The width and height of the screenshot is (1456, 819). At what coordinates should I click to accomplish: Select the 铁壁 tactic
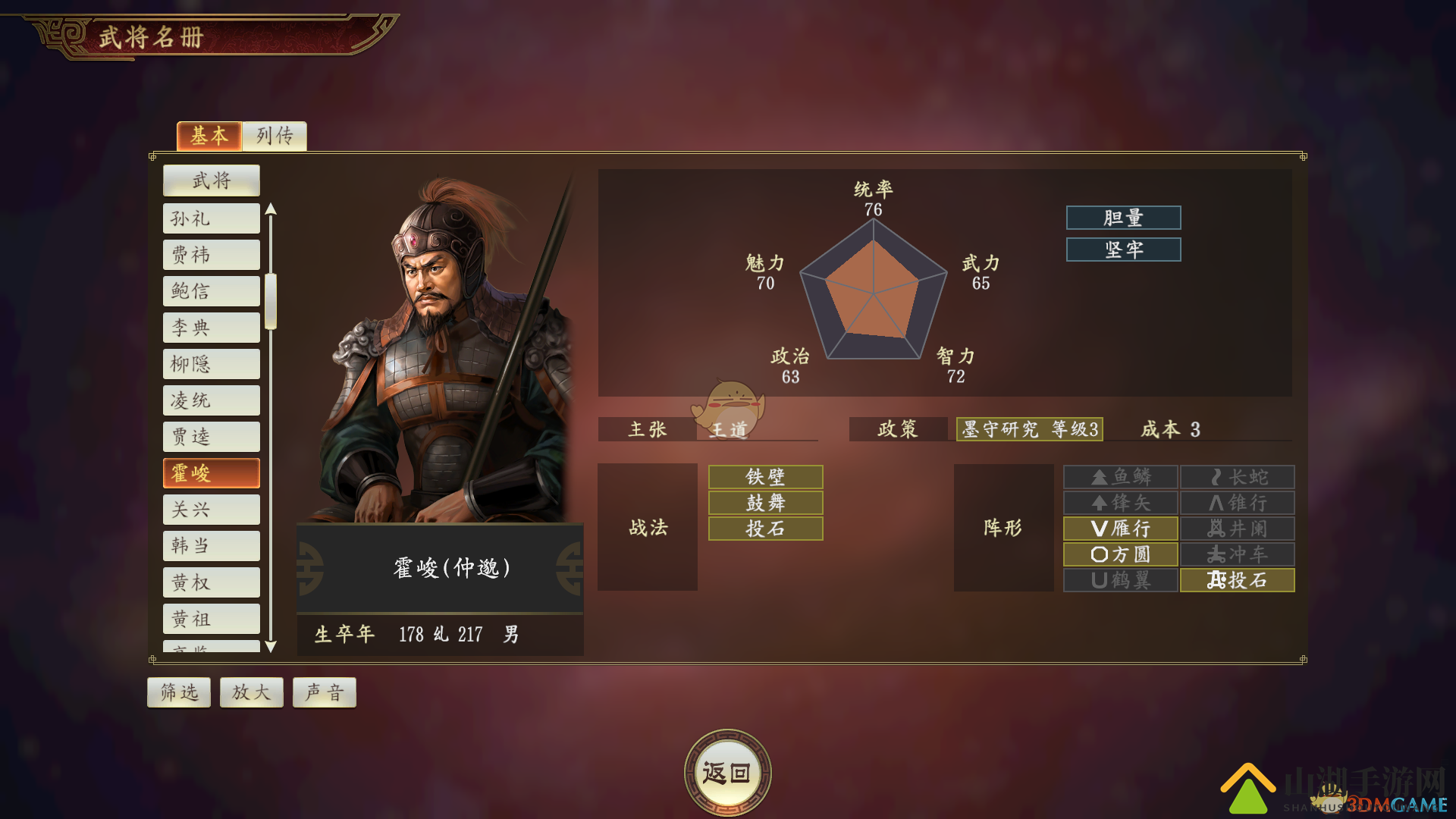[x=765, y=477]
